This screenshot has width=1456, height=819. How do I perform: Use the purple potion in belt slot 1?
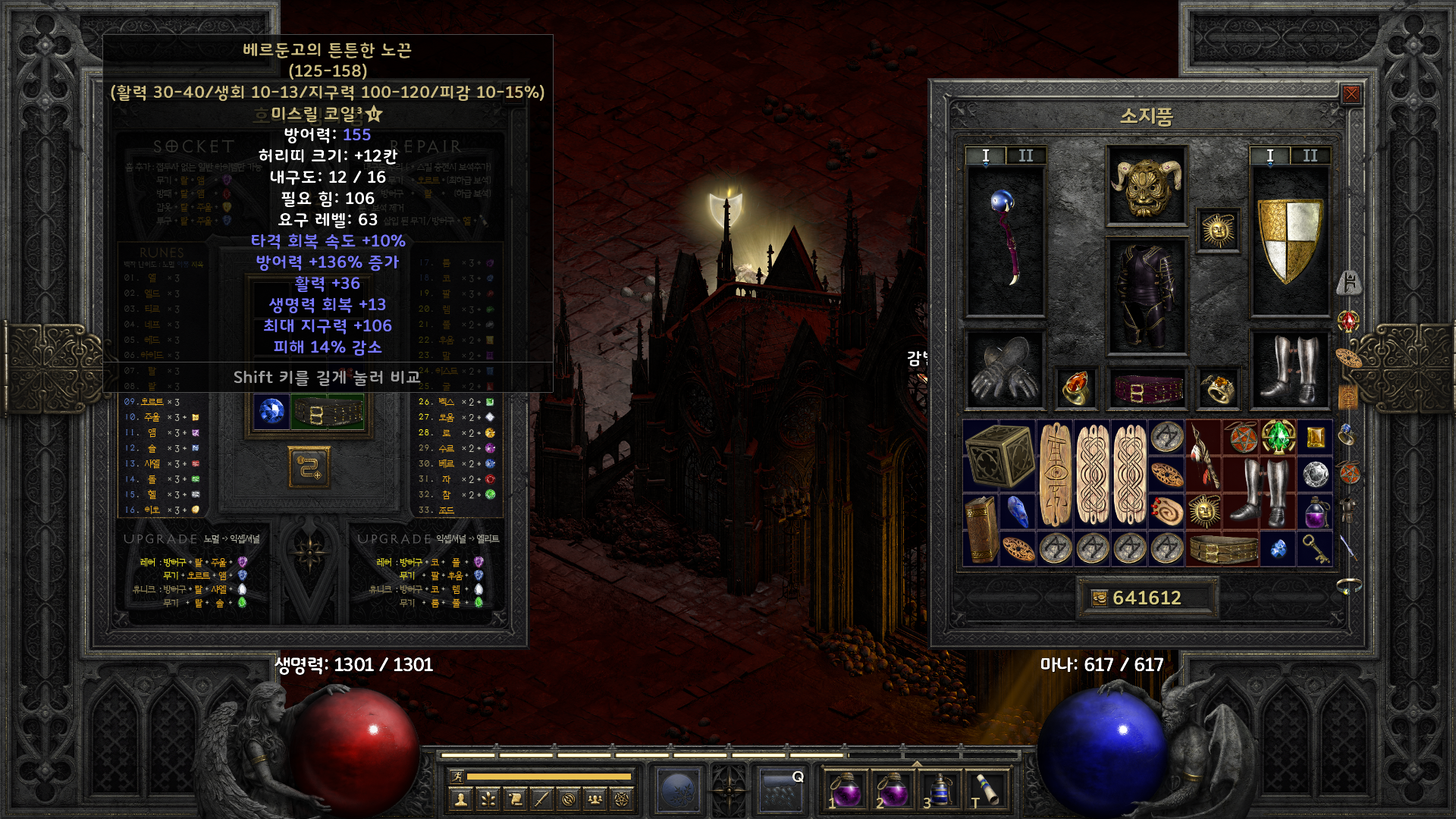(x=846, y=789)
